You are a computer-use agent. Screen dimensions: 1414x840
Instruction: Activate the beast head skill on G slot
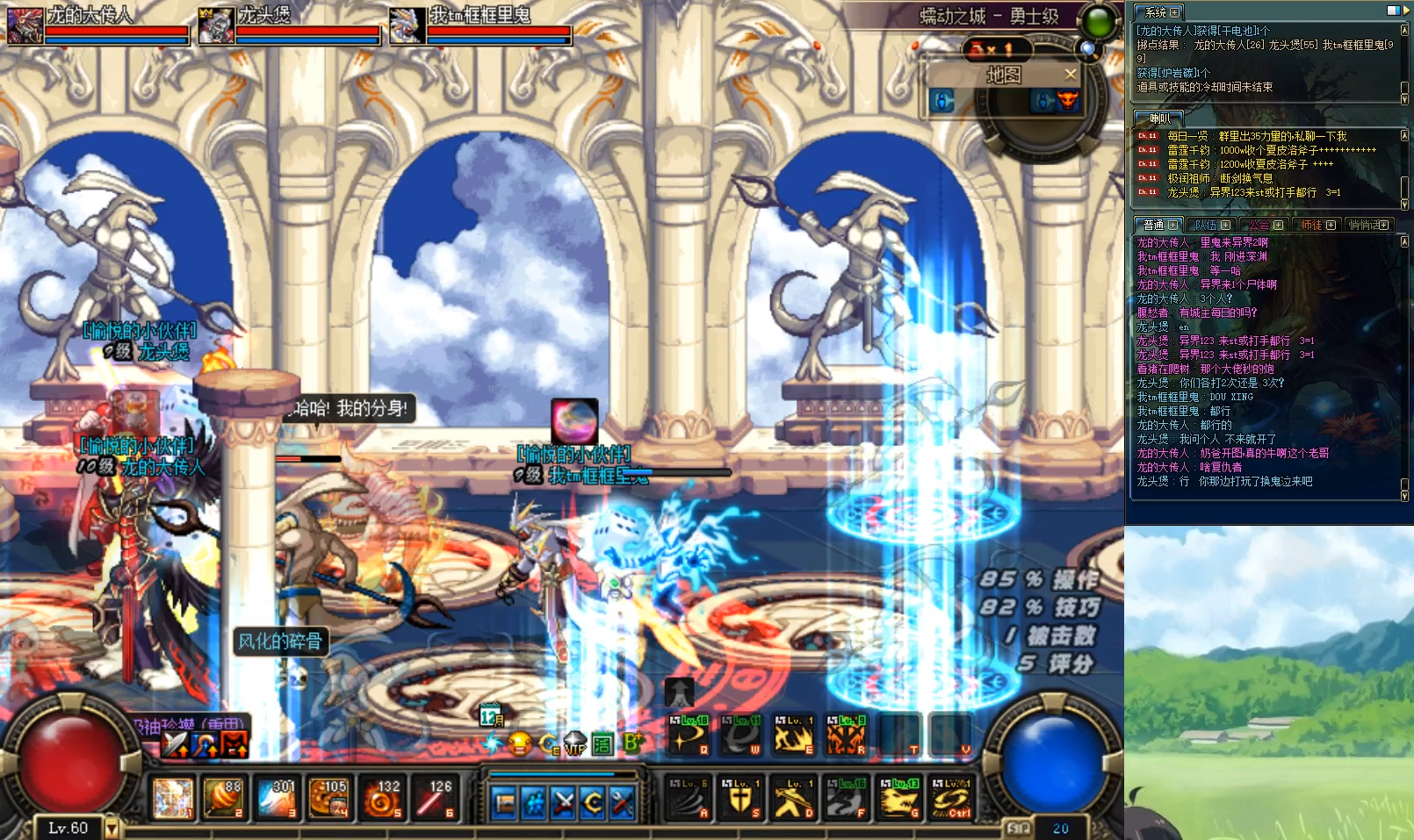pyautogui.click(x=899, y=798)
